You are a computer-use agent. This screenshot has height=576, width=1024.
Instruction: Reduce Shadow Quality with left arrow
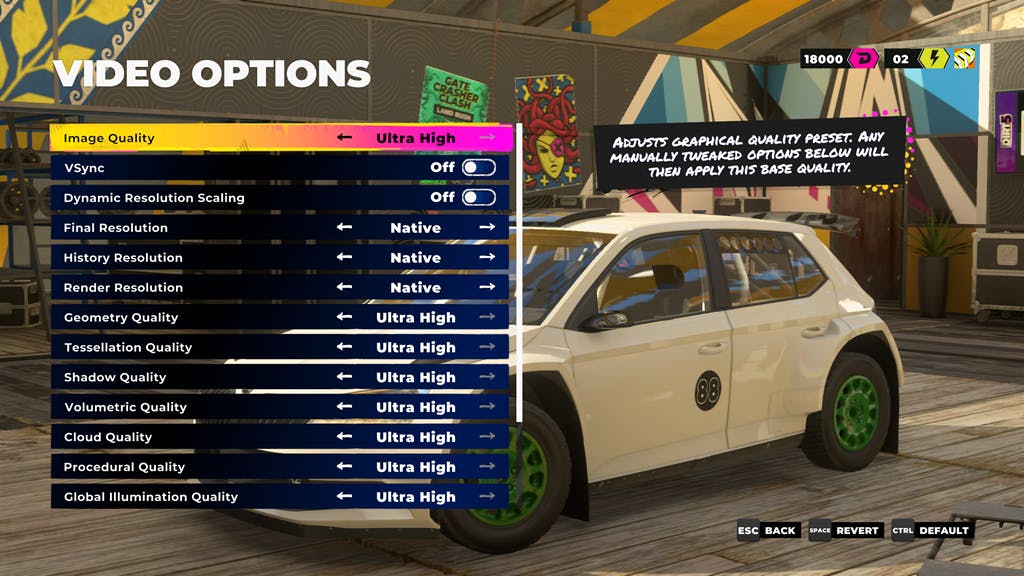click(344, 378)
